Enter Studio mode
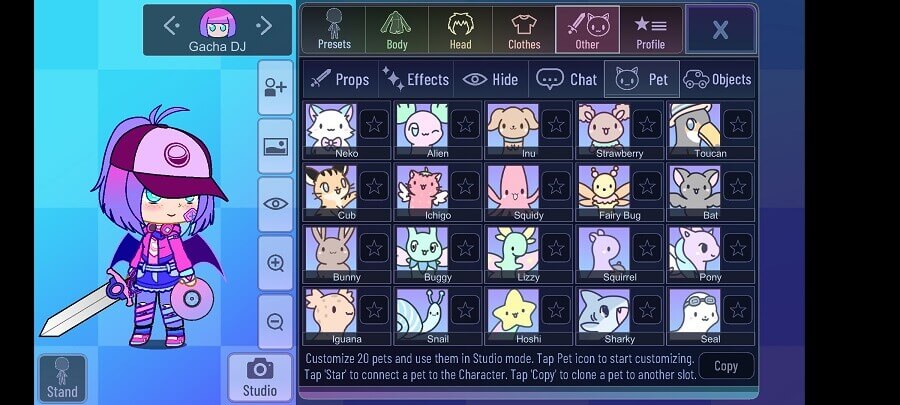This screenshot has width=900, height=405. (260, 377)
